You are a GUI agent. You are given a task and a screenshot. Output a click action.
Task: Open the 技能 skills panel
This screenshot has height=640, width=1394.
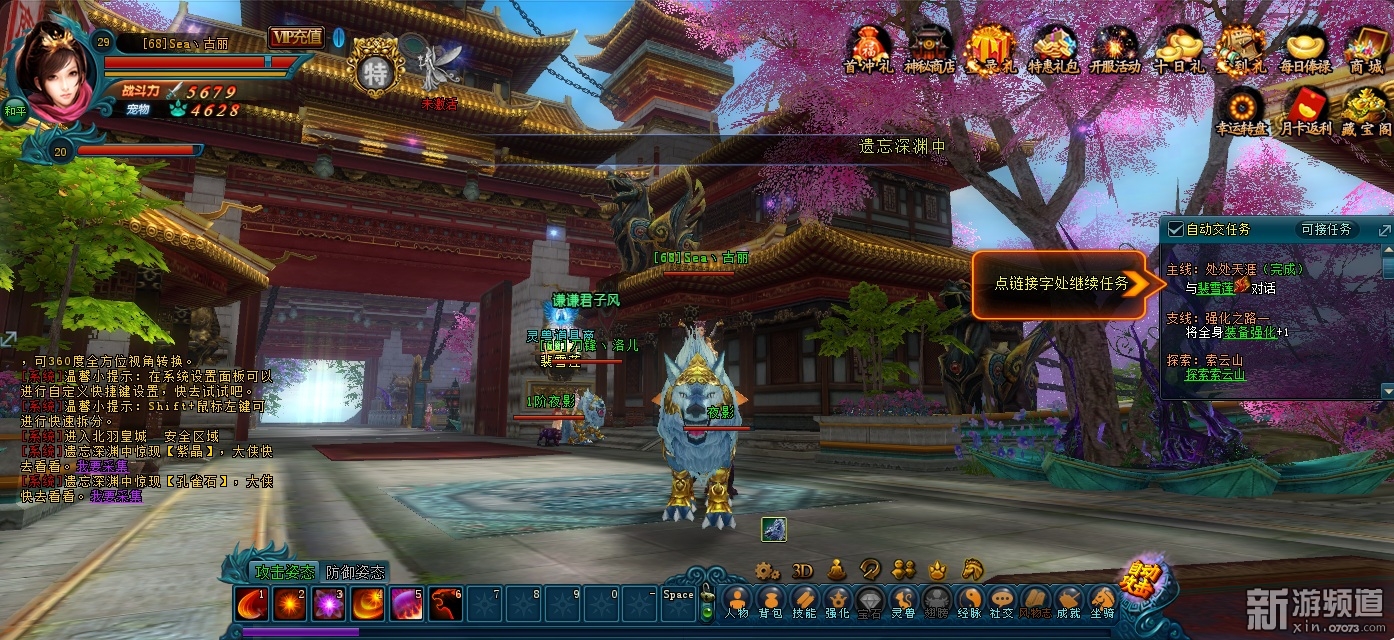click(x=803, y=601)
